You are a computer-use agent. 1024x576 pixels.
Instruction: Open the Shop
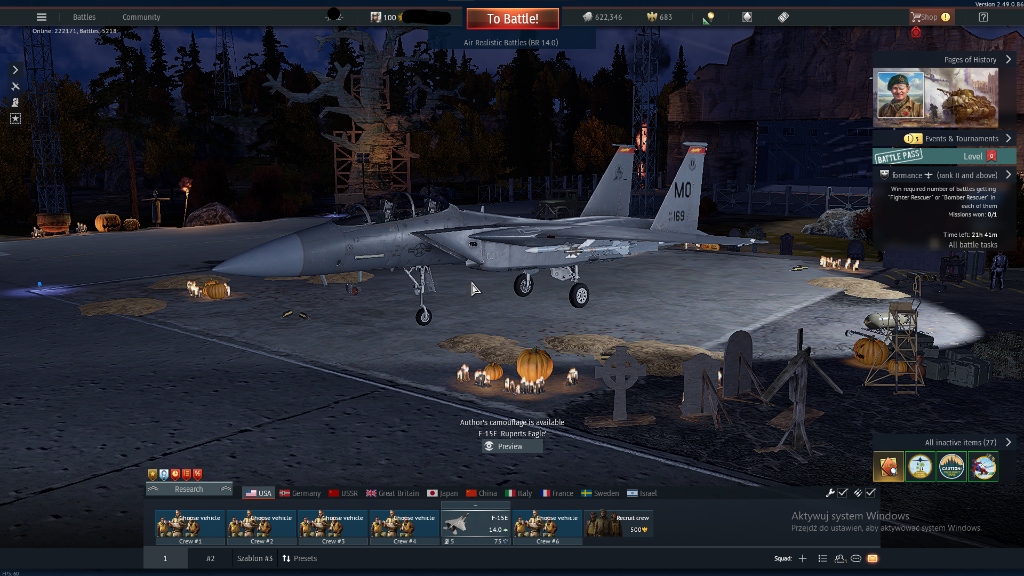(929, 17)
